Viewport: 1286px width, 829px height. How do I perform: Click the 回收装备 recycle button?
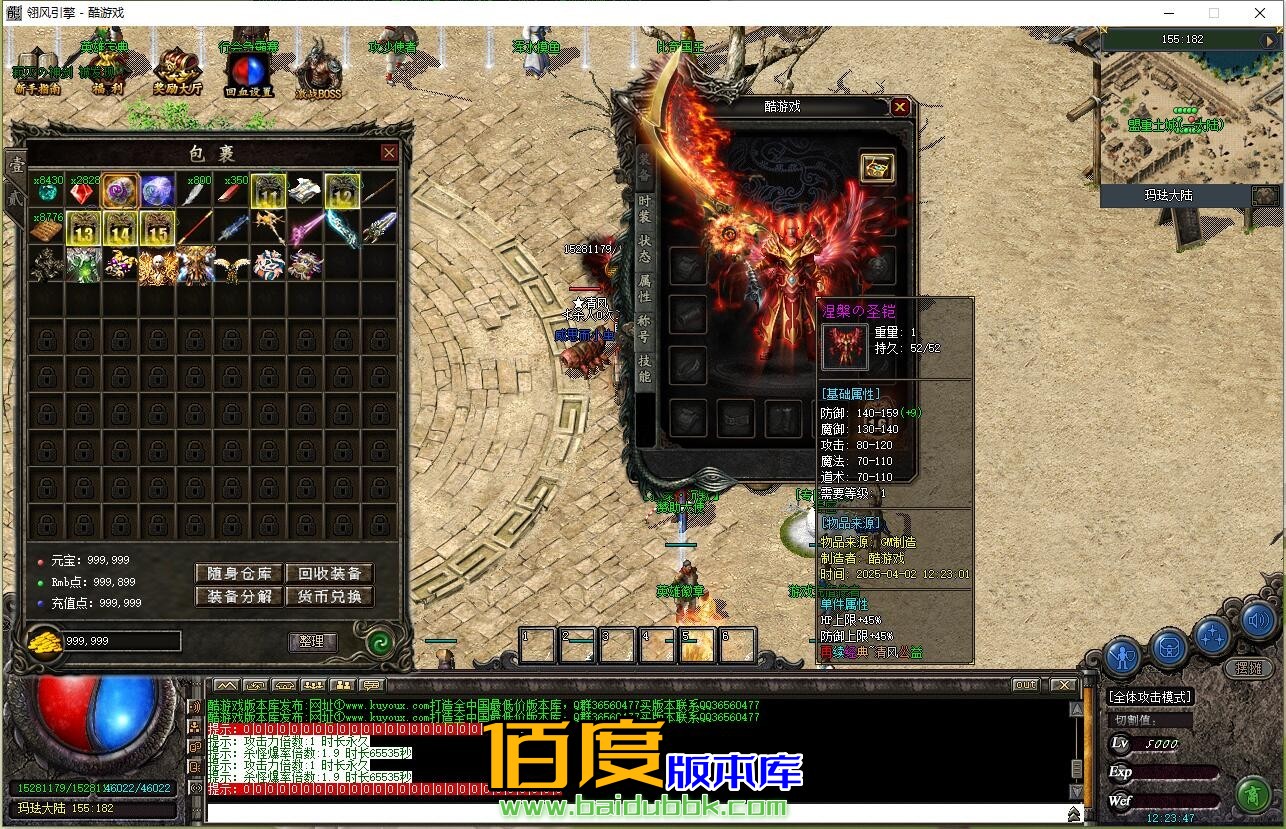pos(329,573)
